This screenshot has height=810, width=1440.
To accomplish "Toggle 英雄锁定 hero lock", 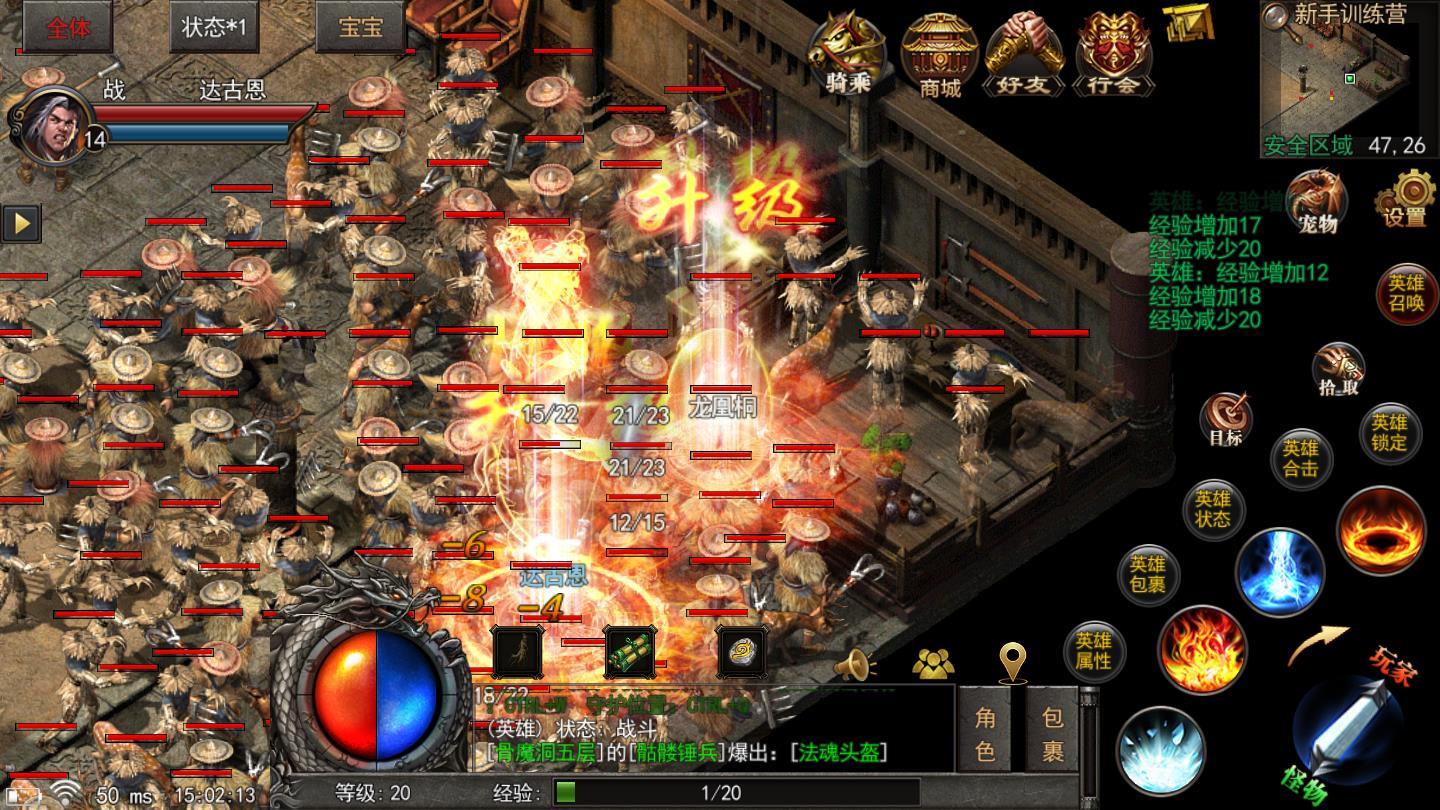I will 1389,433.
